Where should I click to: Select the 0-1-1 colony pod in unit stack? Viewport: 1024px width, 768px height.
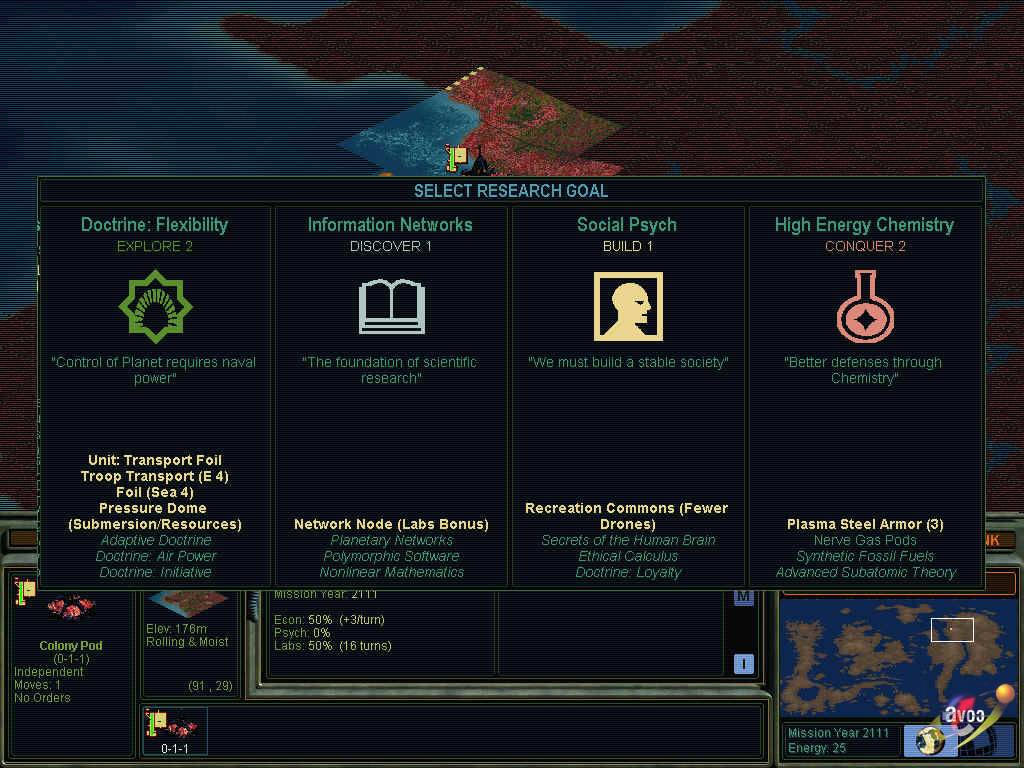pyautogui.click(x=175, y=730)
